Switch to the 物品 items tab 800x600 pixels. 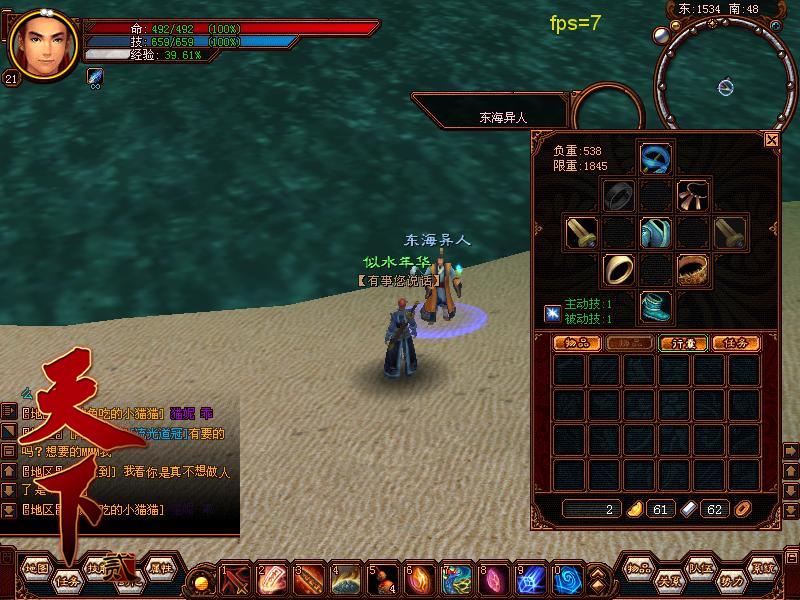click(x=577, y=343)
